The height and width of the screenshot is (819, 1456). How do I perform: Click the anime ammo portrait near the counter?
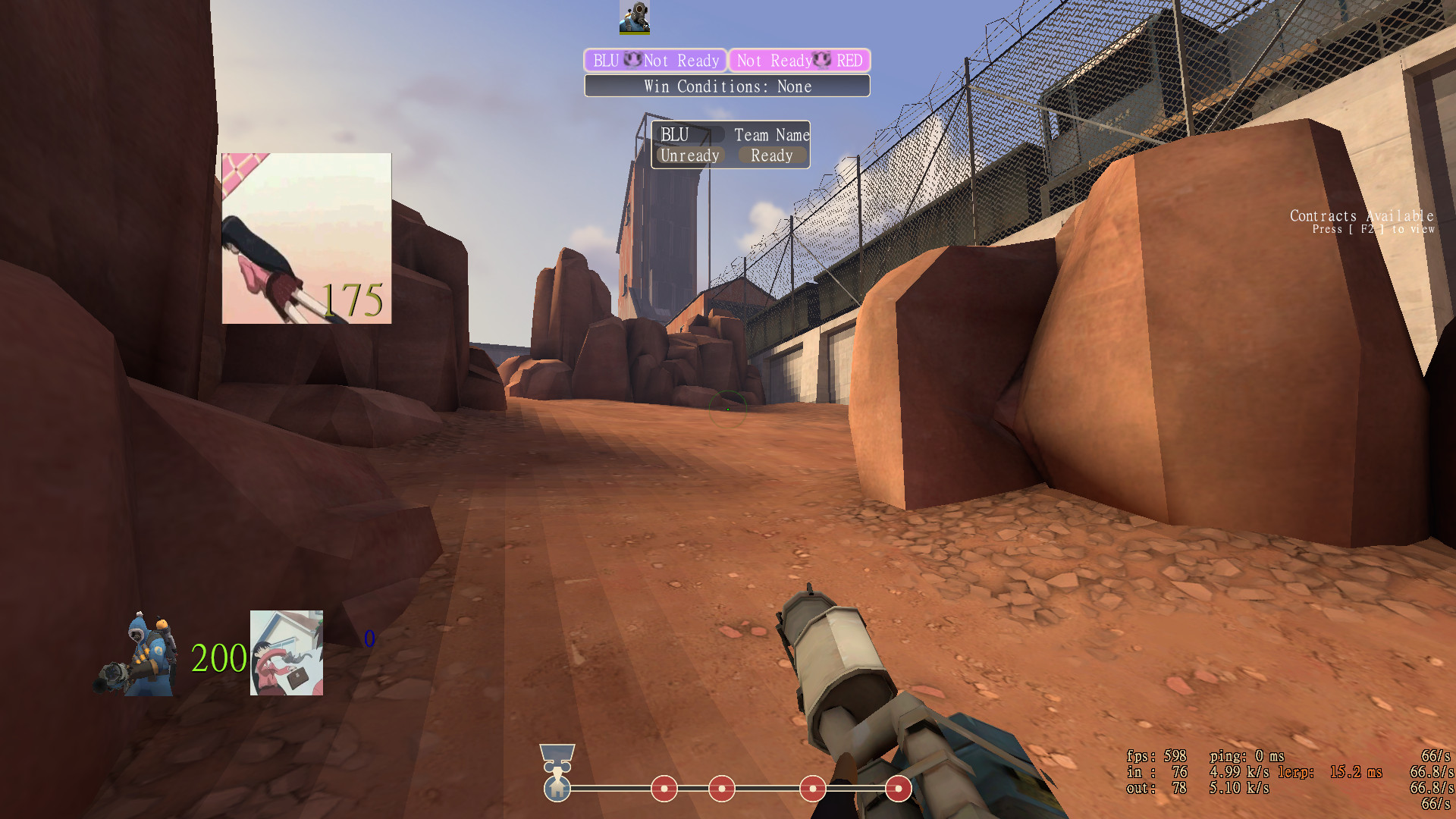pos(286,654)
